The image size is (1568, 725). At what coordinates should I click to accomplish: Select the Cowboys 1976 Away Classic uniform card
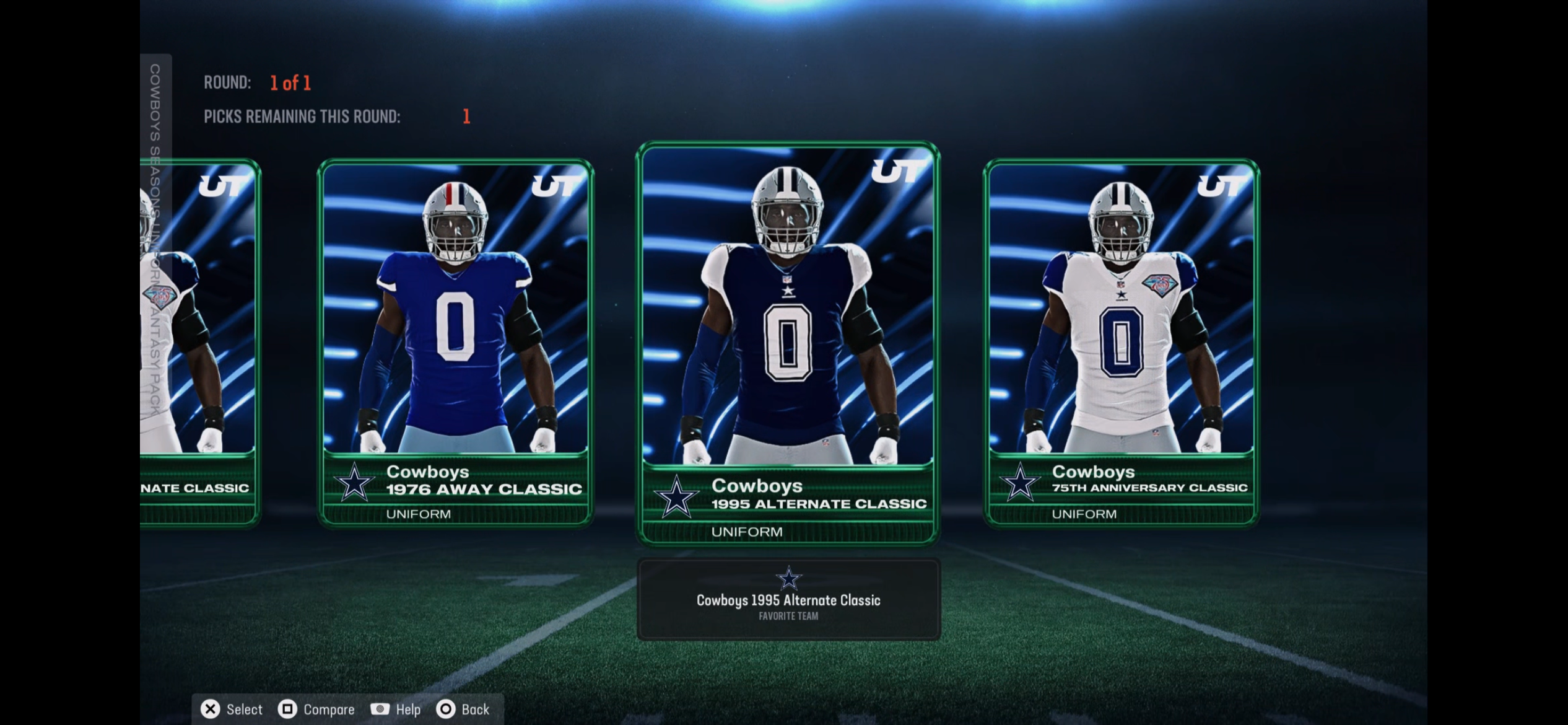tap(455, 342)
